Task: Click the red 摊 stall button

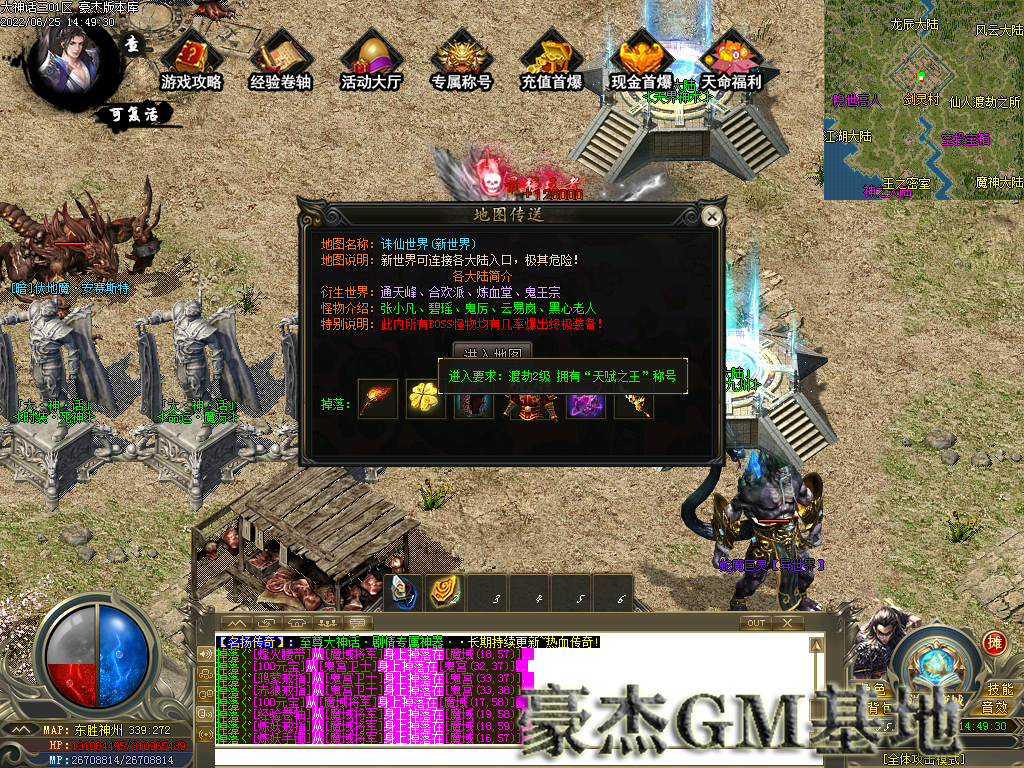Action: pyautogui.click(x=994, y=642)
